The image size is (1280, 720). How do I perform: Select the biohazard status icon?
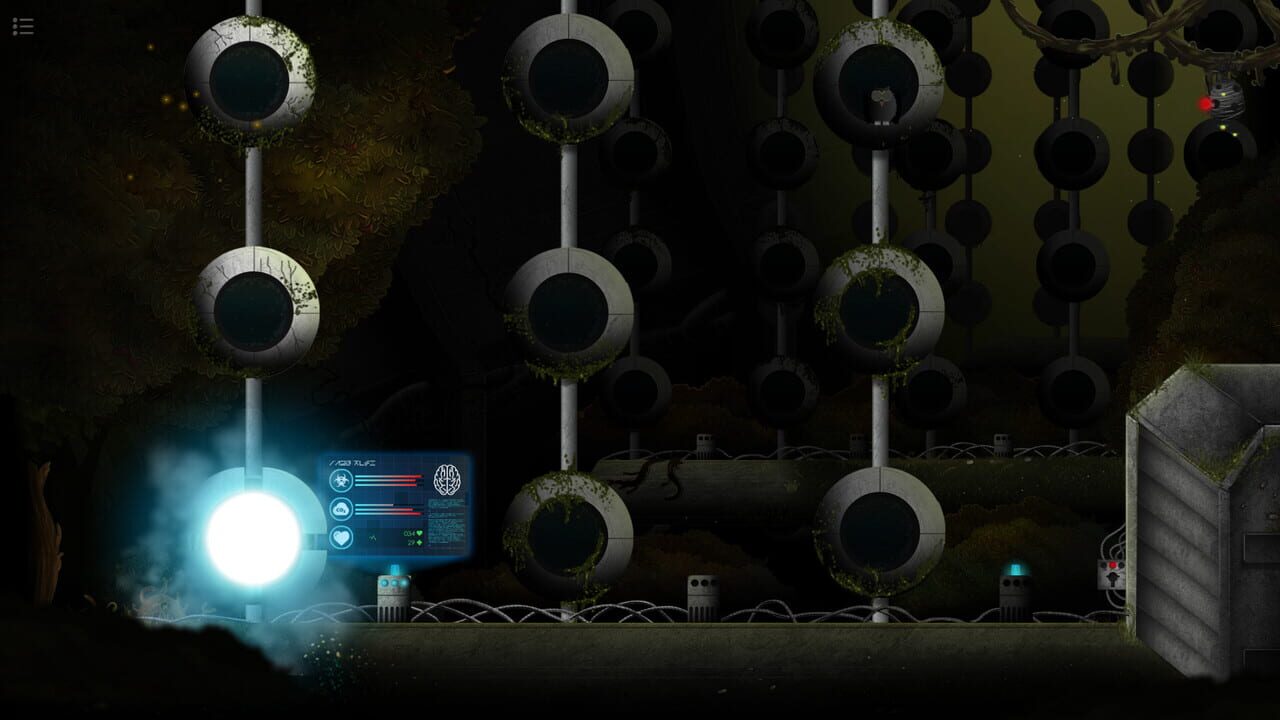click(x=340, y=478)
